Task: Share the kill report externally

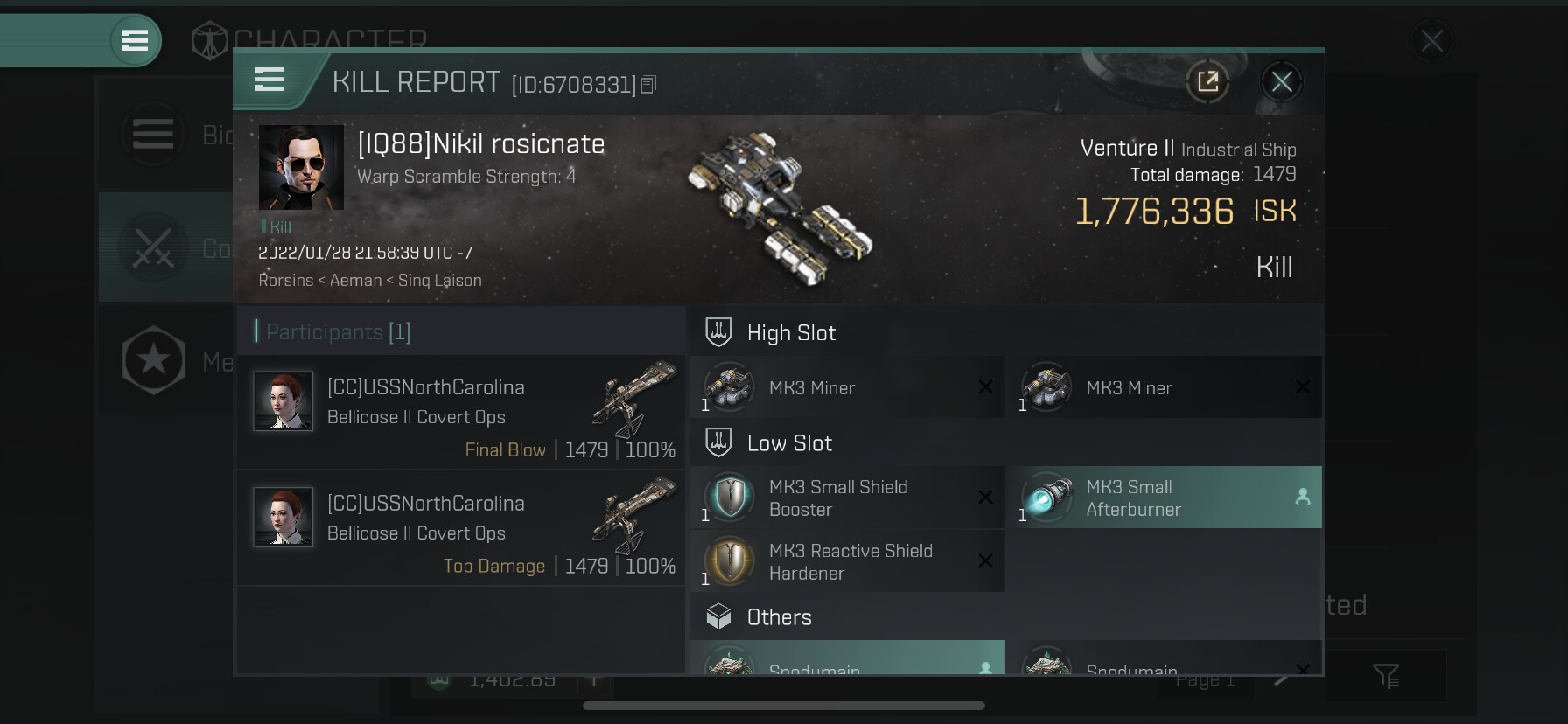Action: click(x=1207, y=82)
